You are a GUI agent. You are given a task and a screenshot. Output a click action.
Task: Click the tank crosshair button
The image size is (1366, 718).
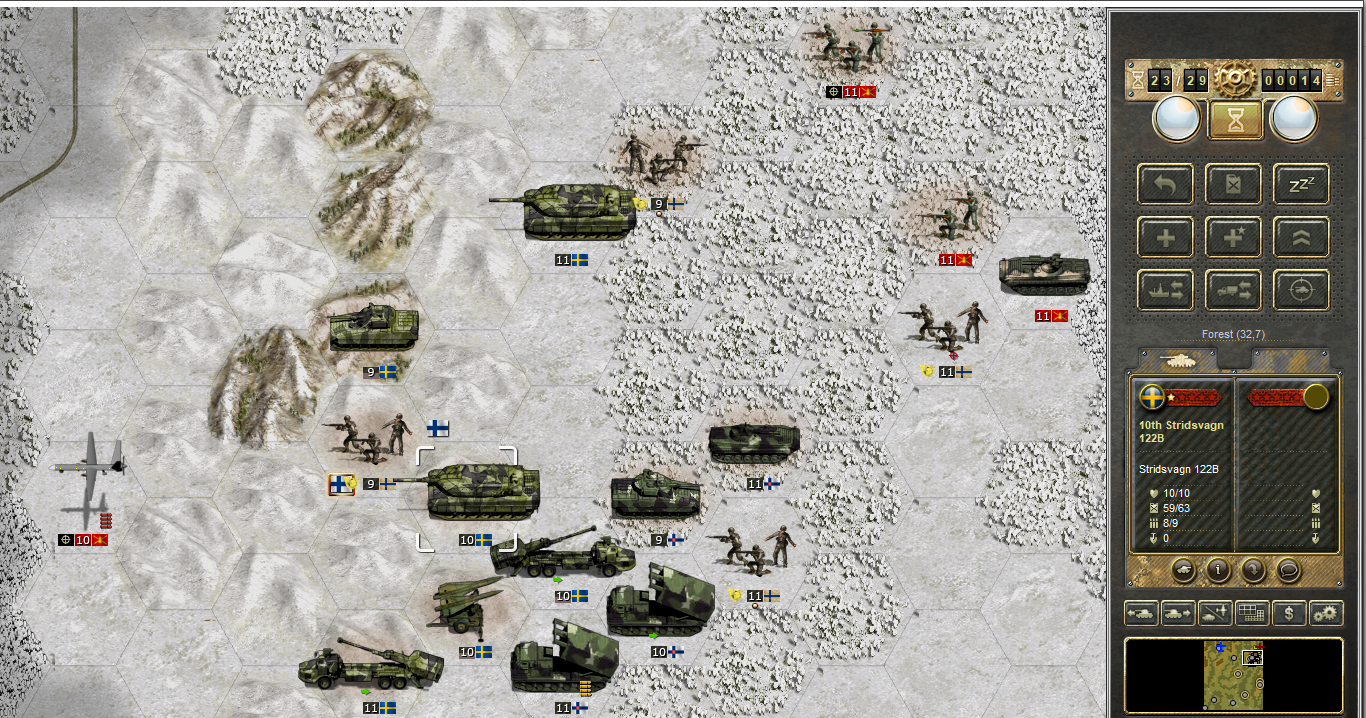(x=1300, y=290)
